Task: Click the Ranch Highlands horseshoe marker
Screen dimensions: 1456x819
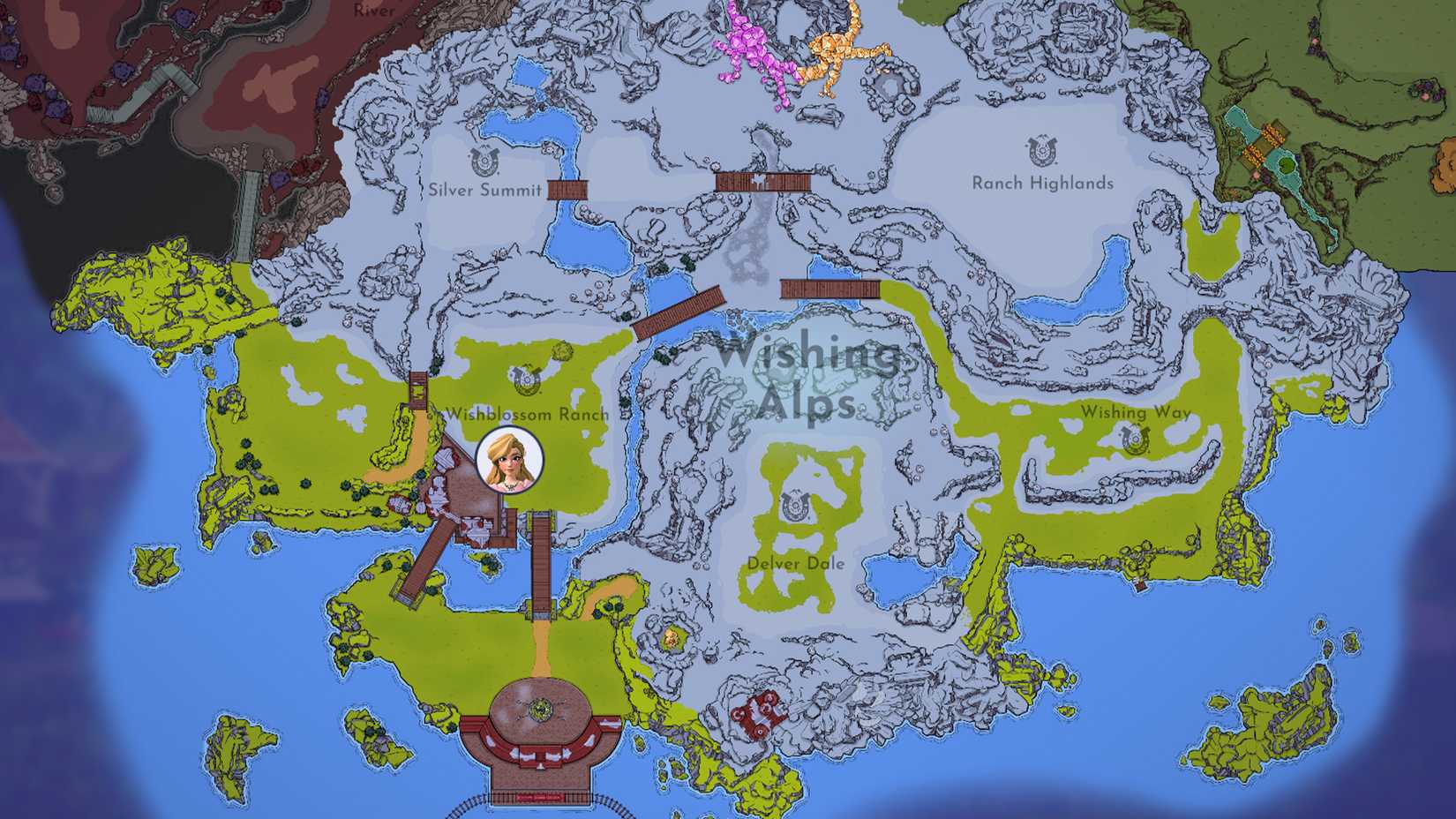Action: point(1042,151)
